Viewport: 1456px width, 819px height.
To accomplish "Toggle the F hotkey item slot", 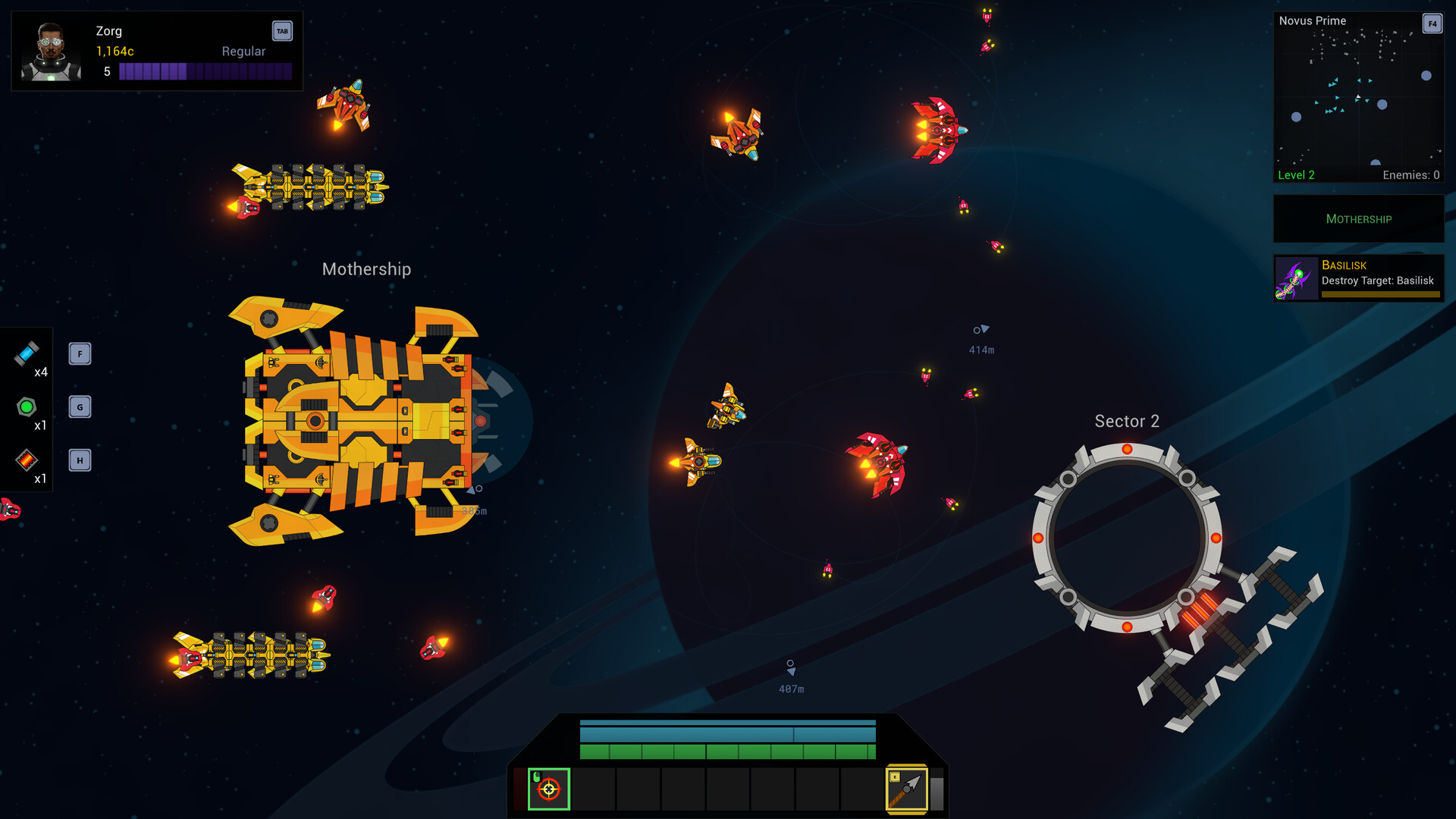I will coord(80,353).
